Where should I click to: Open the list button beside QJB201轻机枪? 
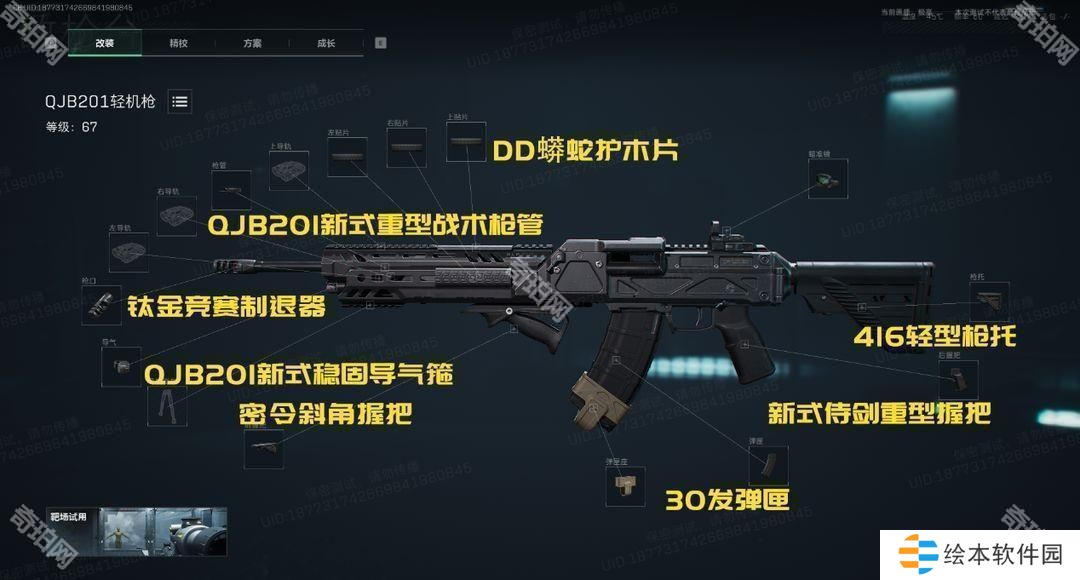[180, 101]
